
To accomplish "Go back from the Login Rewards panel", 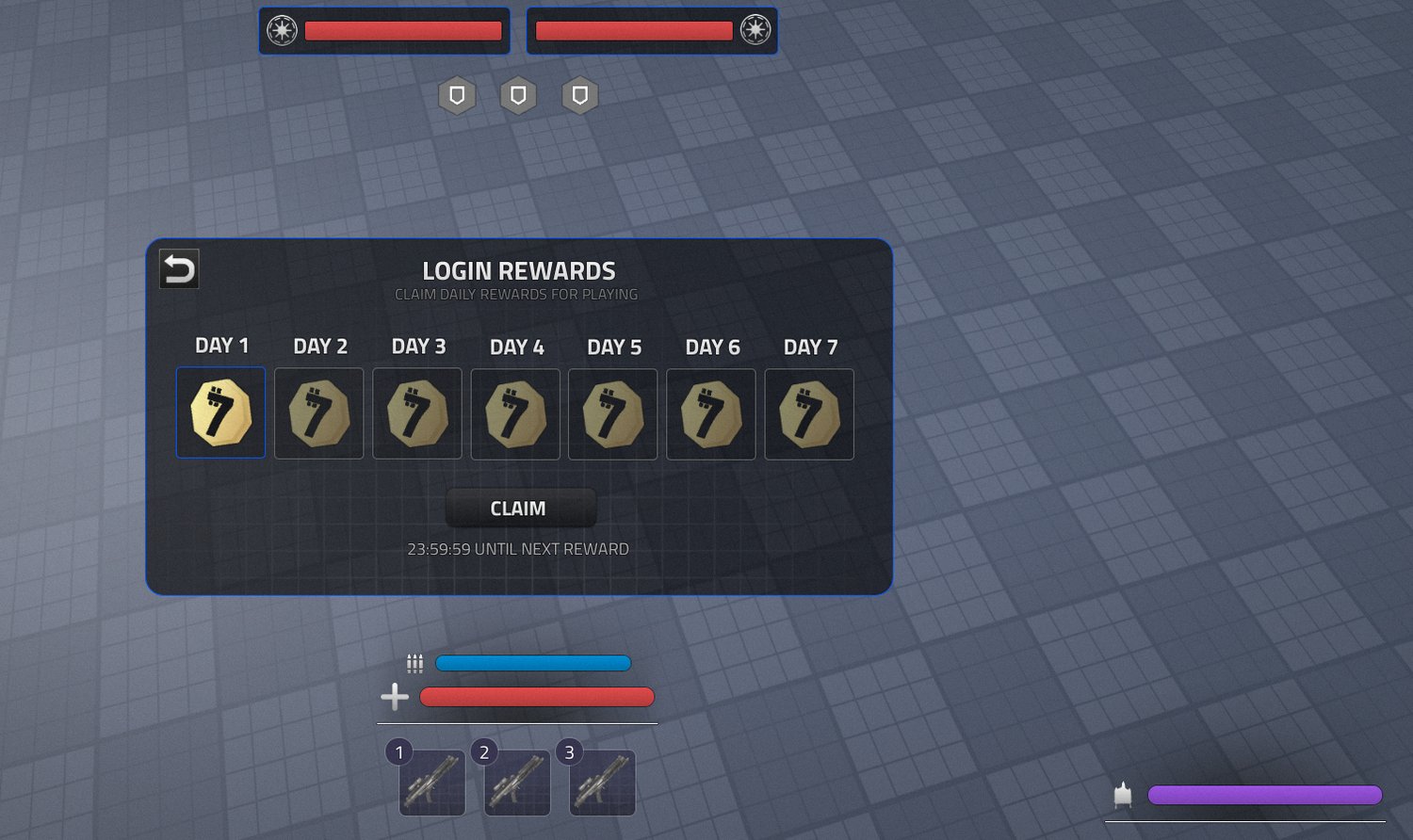I will pos(179,269).
